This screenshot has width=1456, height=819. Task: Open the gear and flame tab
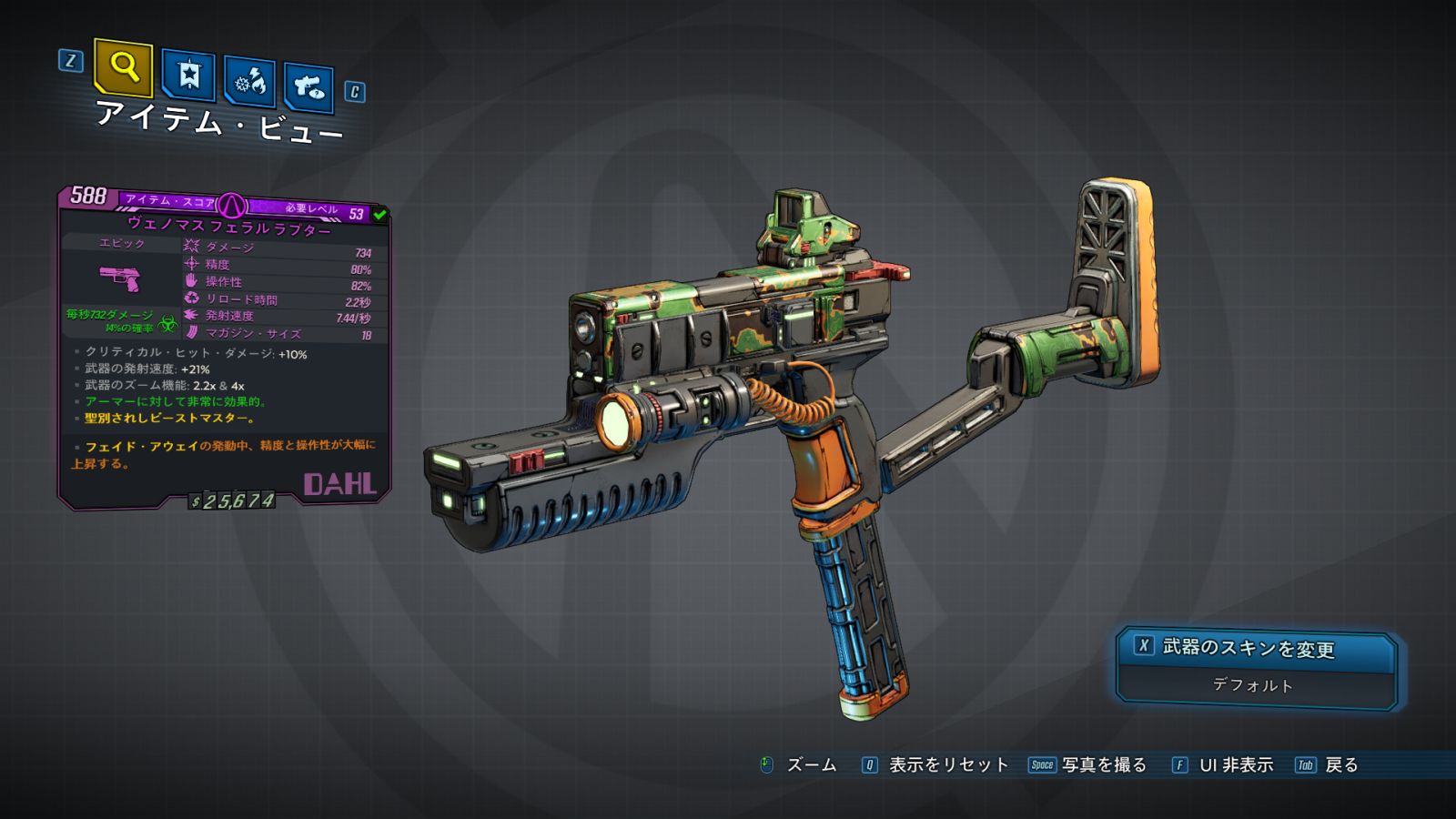click(250, 83)
